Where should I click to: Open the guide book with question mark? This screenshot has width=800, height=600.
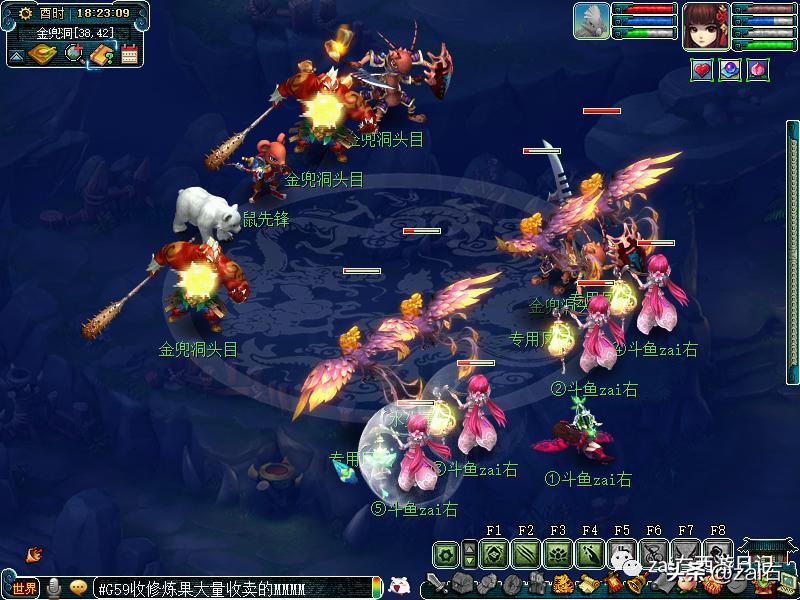101,54
